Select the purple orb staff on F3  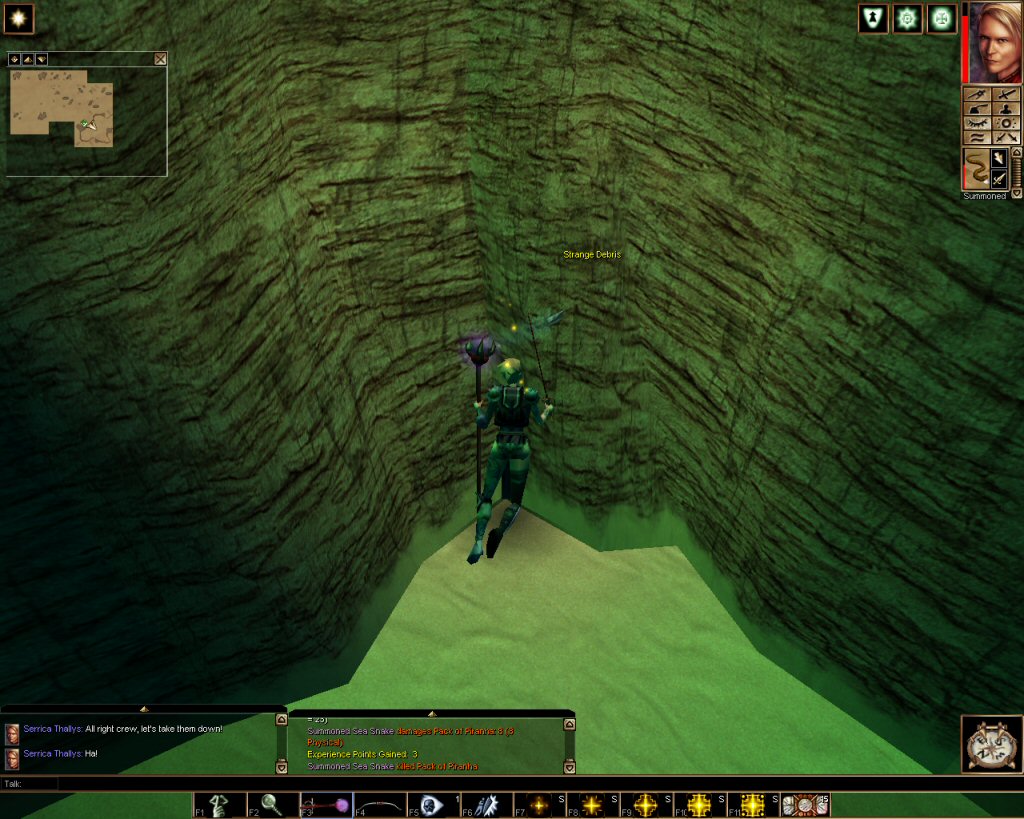pyautogui.click(x=327, y=805)
